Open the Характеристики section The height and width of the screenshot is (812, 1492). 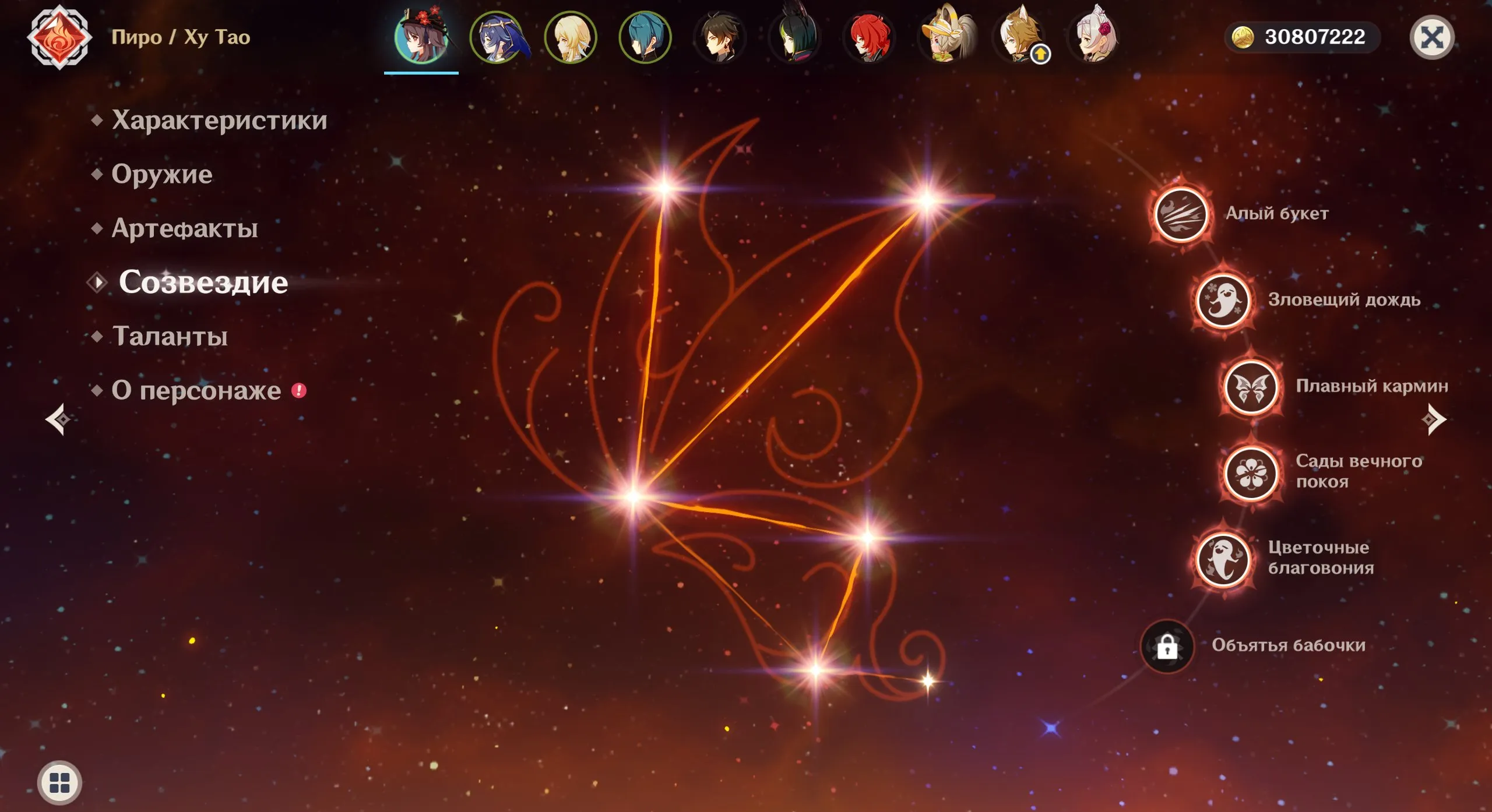pyautogui.click(x=219, y=120)
